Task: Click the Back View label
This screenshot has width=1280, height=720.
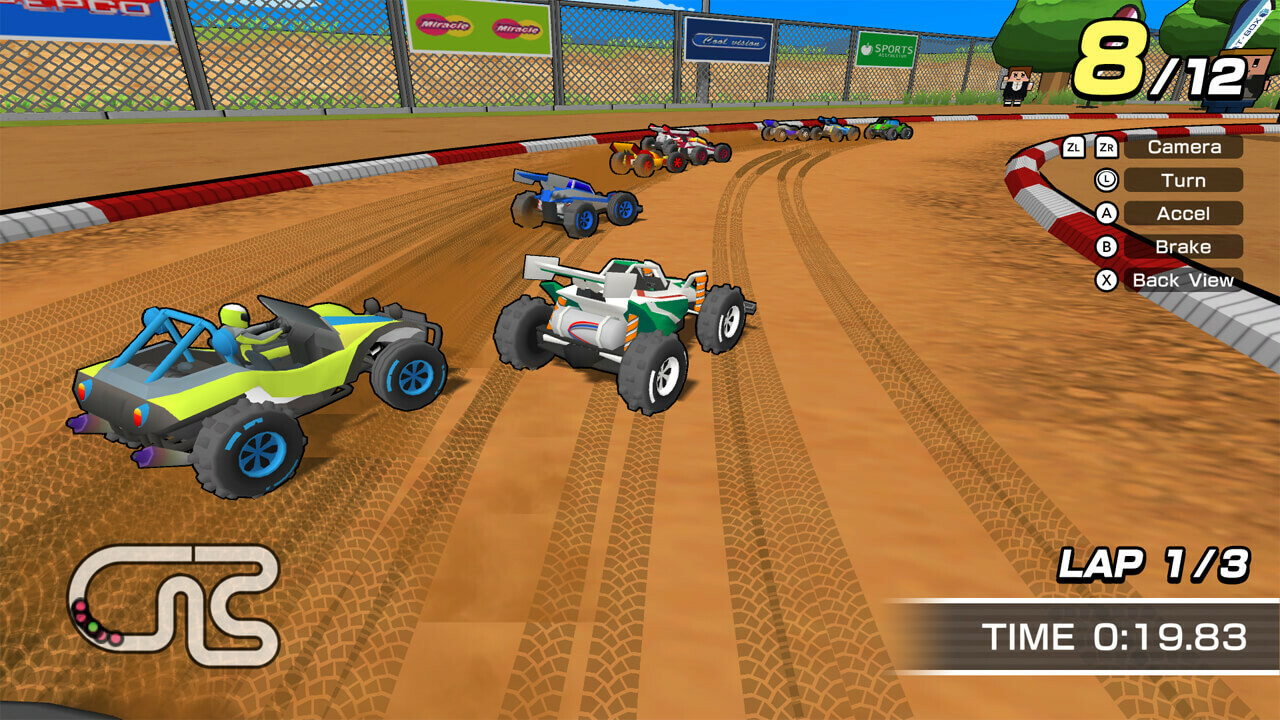Action: coord(1182,280)
